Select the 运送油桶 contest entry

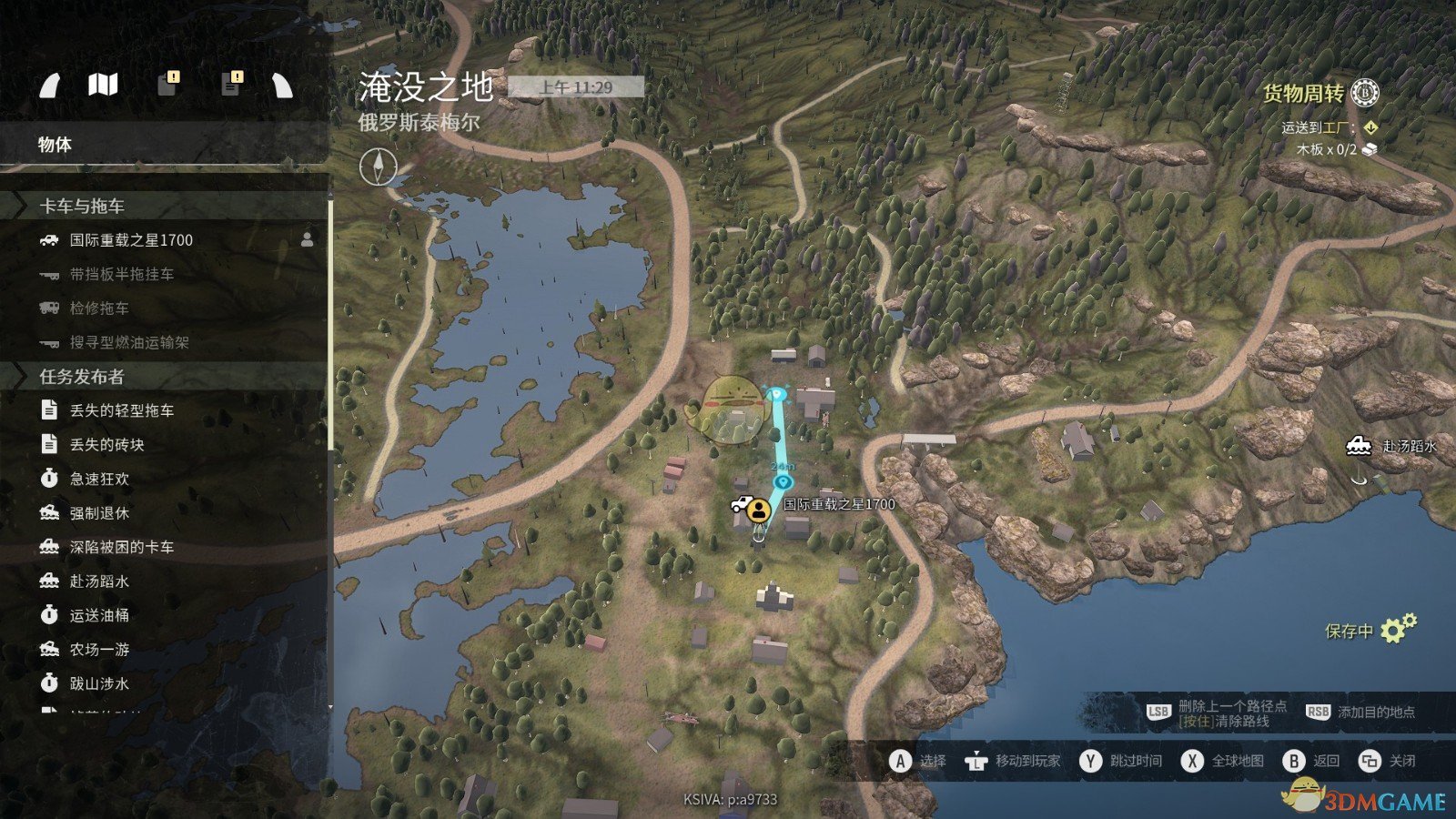click(x=99, y=615)
